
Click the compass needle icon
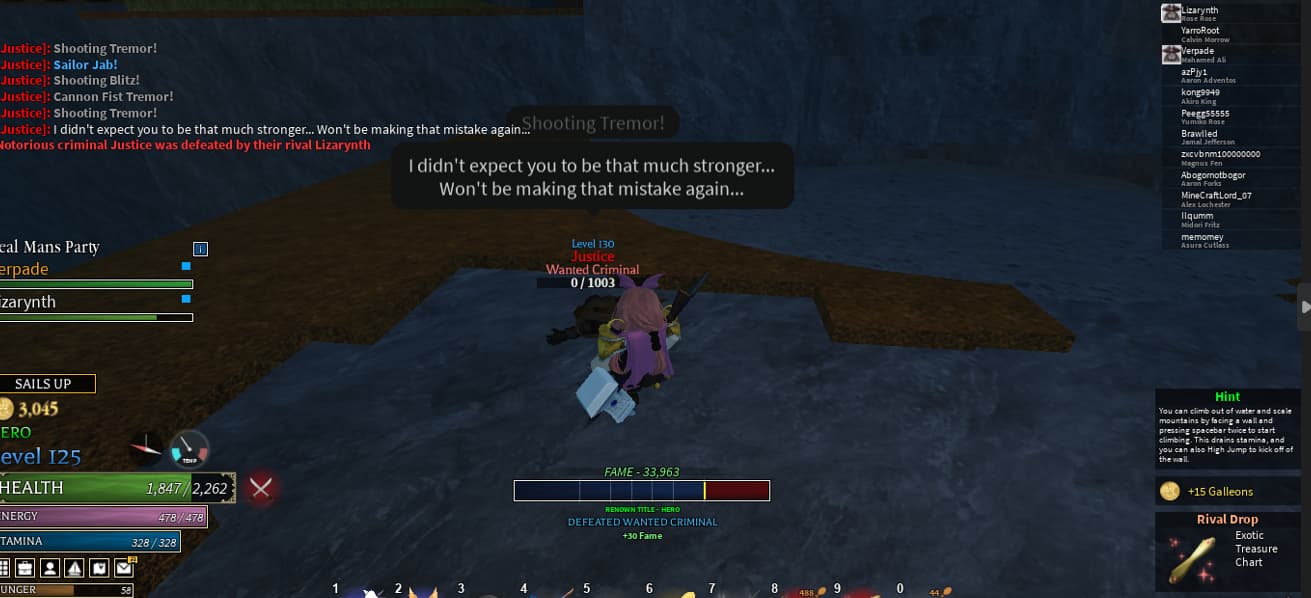click(147, 447)
